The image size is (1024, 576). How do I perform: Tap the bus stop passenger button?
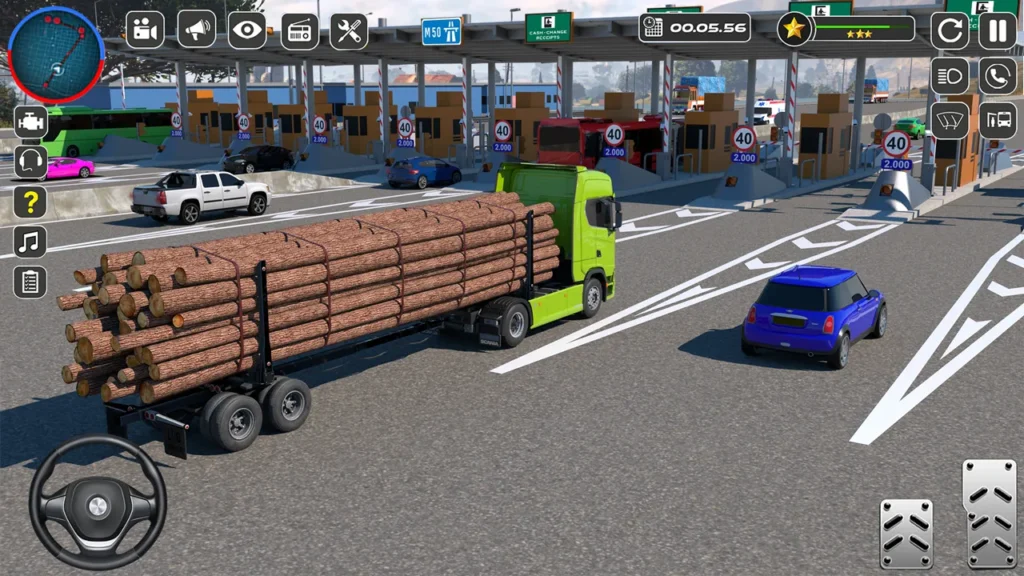[997, 121]
